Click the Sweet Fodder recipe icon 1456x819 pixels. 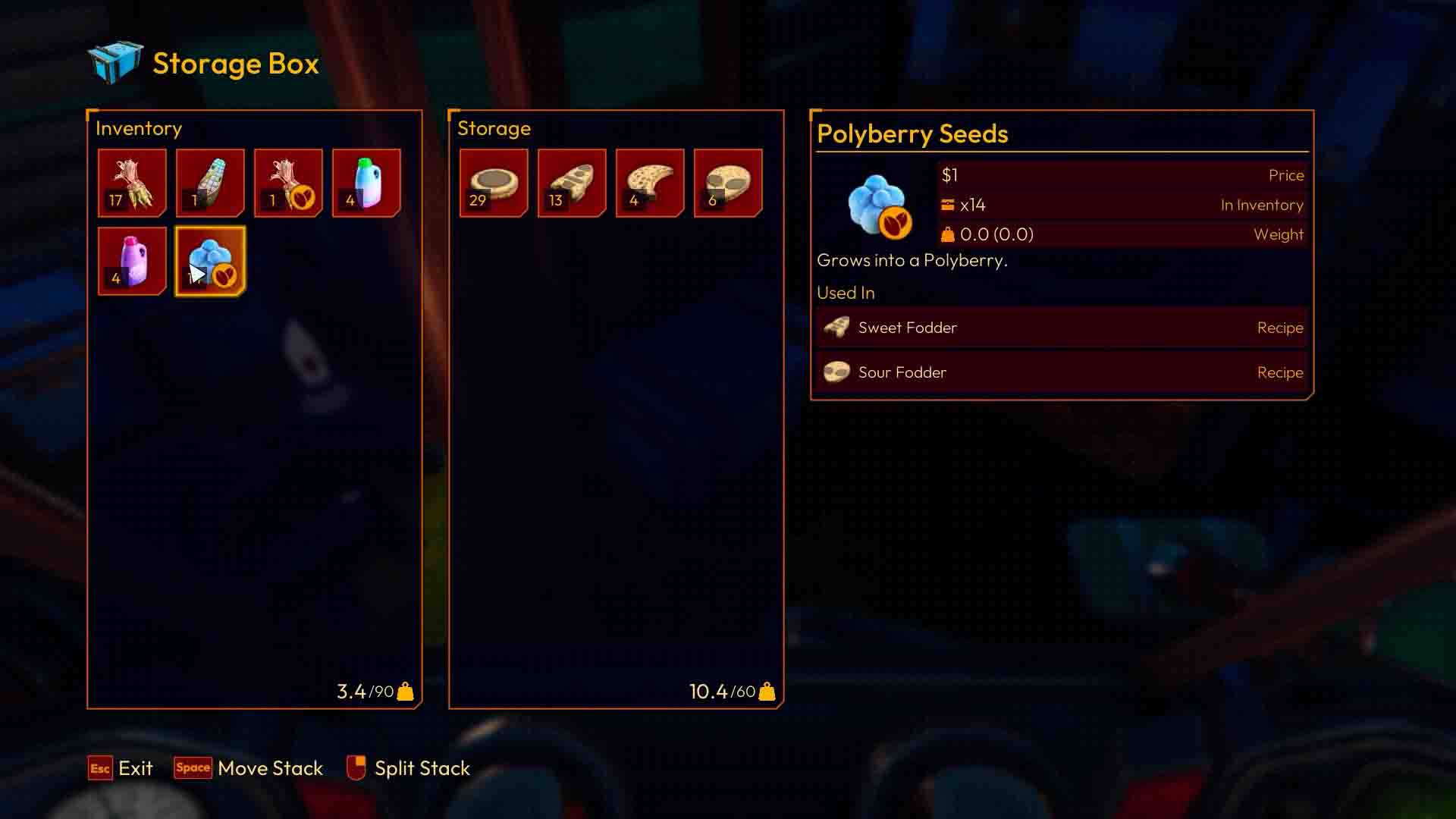coord(836,328)
